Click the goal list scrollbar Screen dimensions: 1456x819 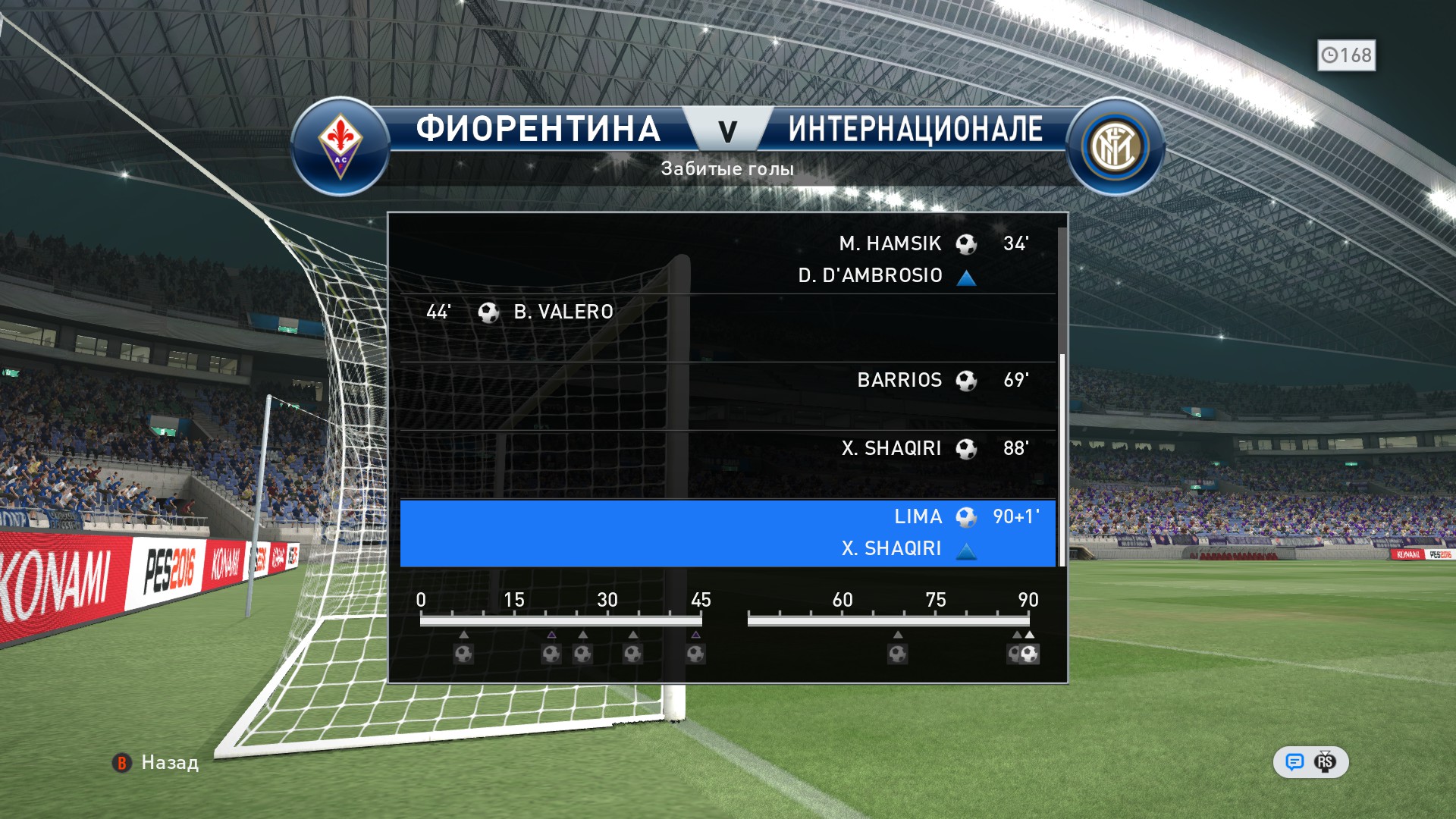[x=1062, y=460]
